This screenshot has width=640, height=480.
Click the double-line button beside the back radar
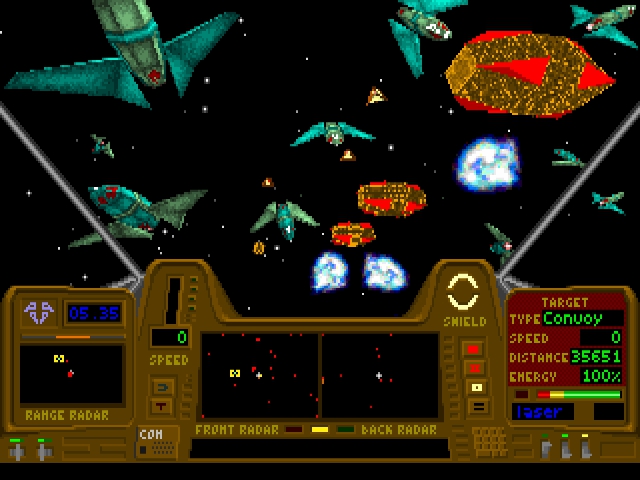(x=476, y=406)
